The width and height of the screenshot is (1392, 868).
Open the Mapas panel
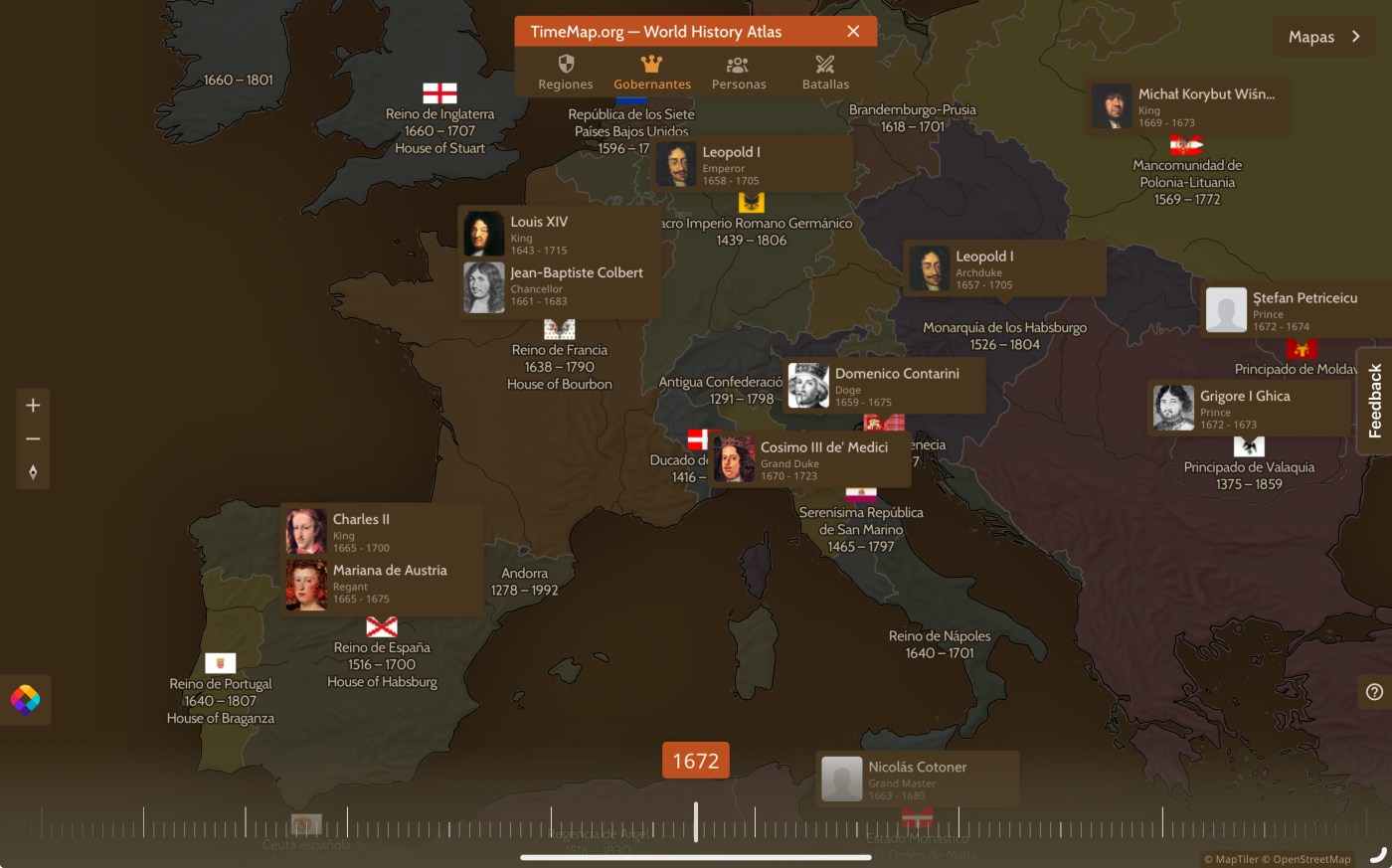pyautogui.click(x=1323, y=37)
